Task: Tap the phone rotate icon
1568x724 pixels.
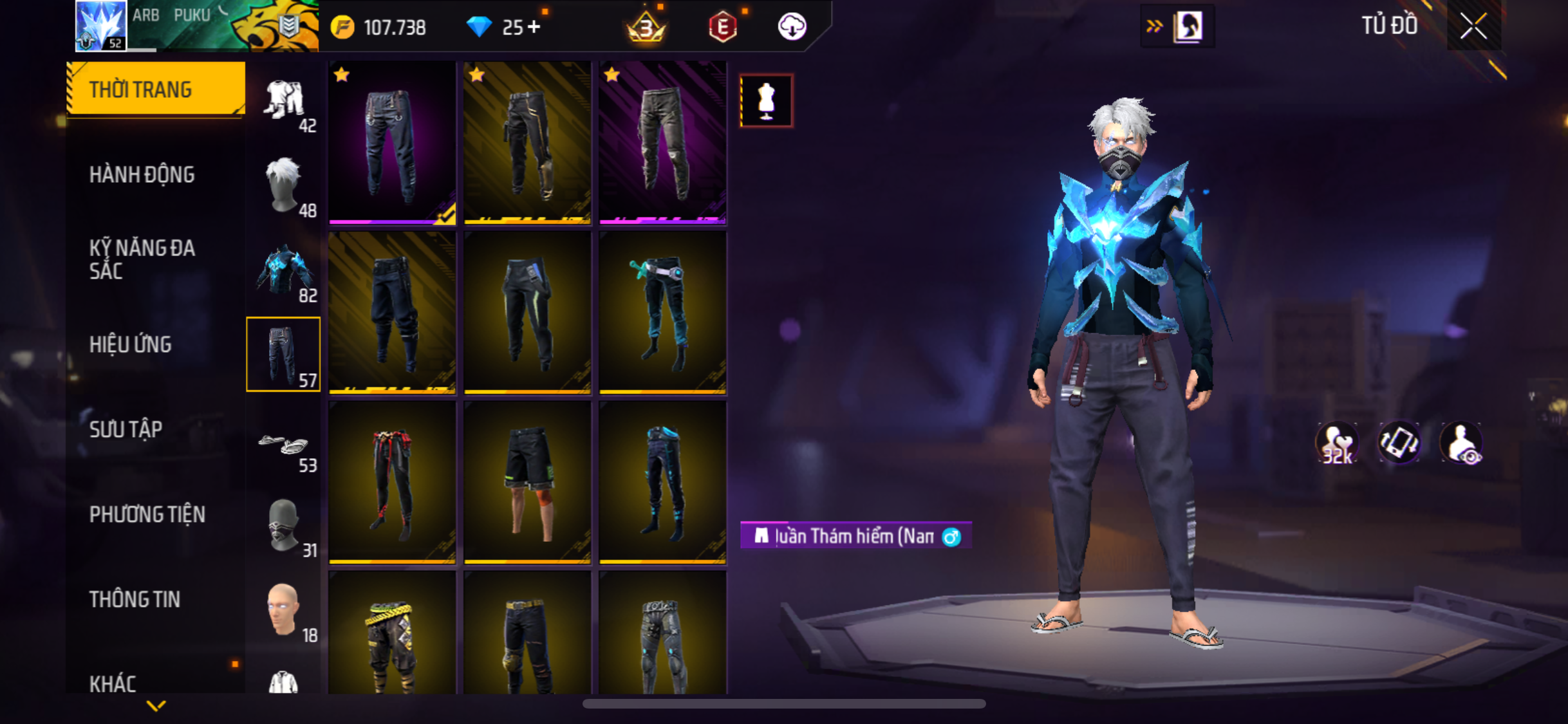Action: (x=1399, y=443)
